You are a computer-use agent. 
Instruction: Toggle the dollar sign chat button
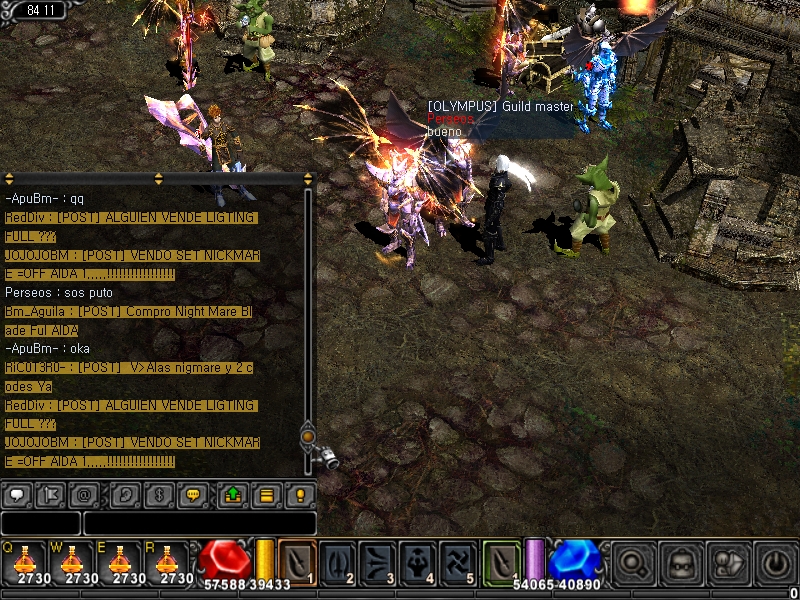click(158, 494)
